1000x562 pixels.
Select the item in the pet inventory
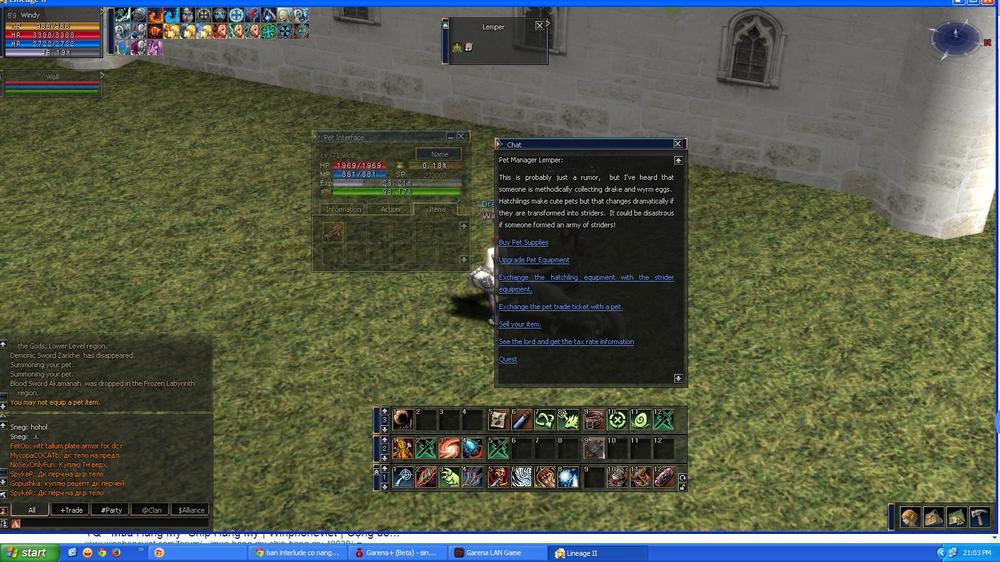coord(333,232)
